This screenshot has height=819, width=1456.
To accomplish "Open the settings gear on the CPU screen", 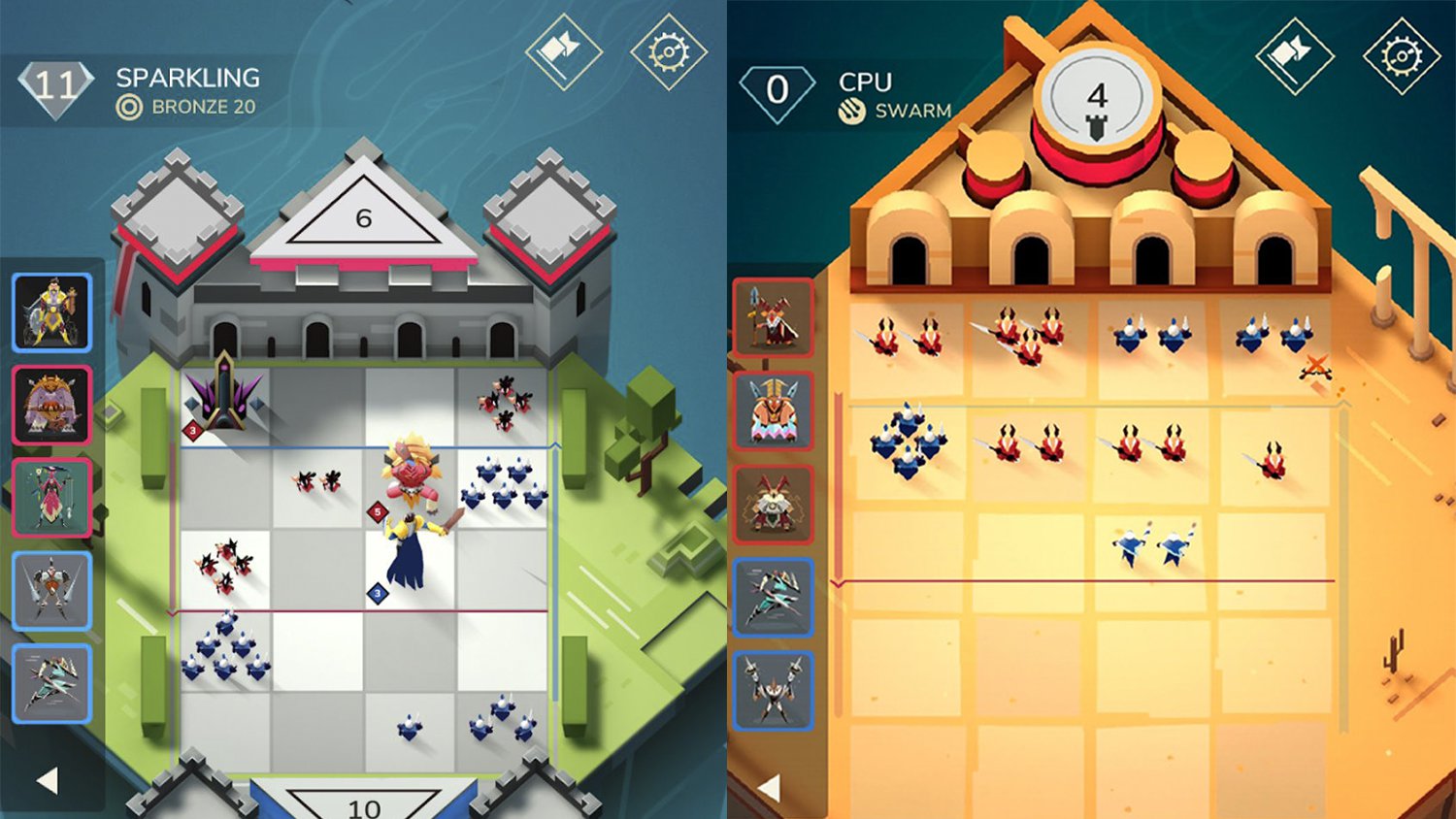I will point(1401,55).
